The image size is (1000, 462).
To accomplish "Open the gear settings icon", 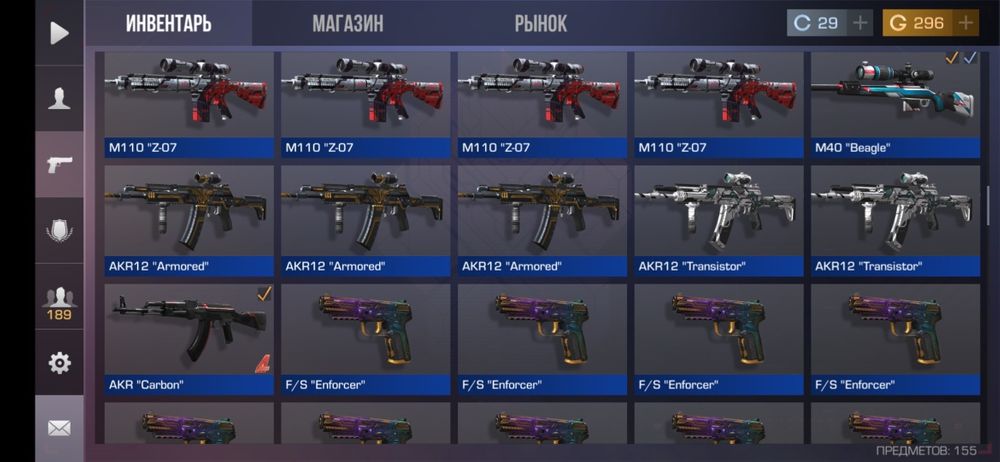I will pyautogui.click(x=59, y=363).
